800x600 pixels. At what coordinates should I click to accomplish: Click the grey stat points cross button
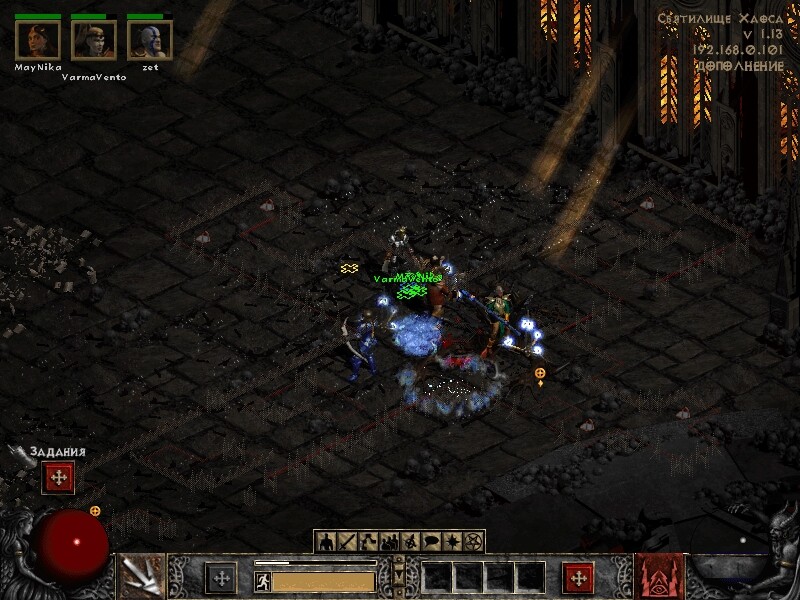coord(221,578)
